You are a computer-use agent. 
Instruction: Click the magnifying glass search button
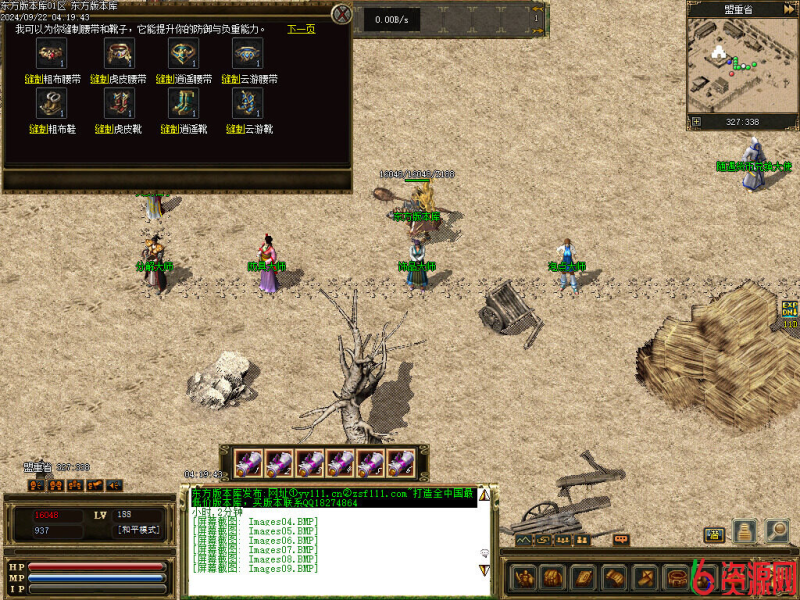[x=777, y=532]
